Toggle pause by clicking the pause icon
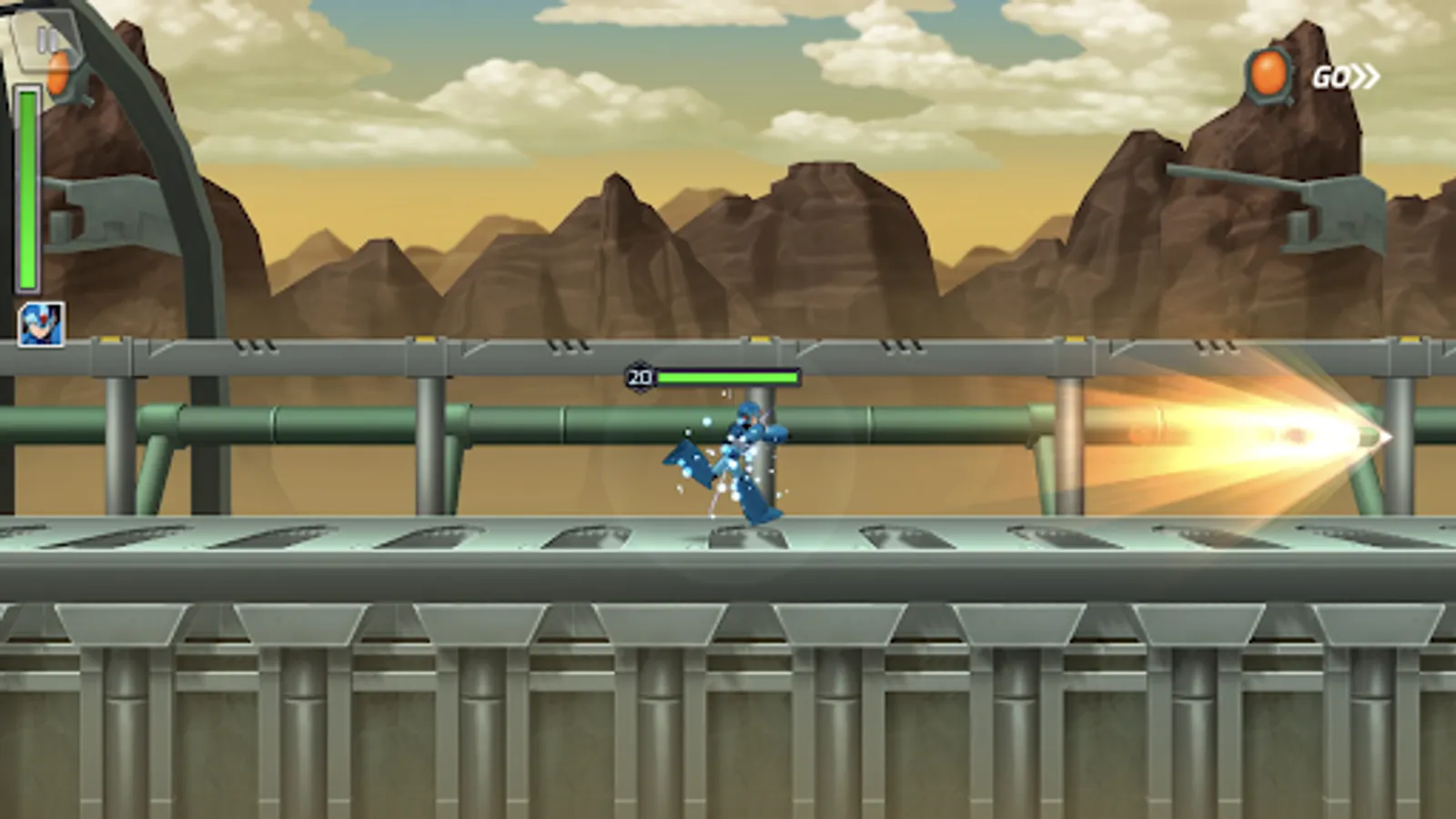Screen dimensions: 1456x819 (47, 40)
